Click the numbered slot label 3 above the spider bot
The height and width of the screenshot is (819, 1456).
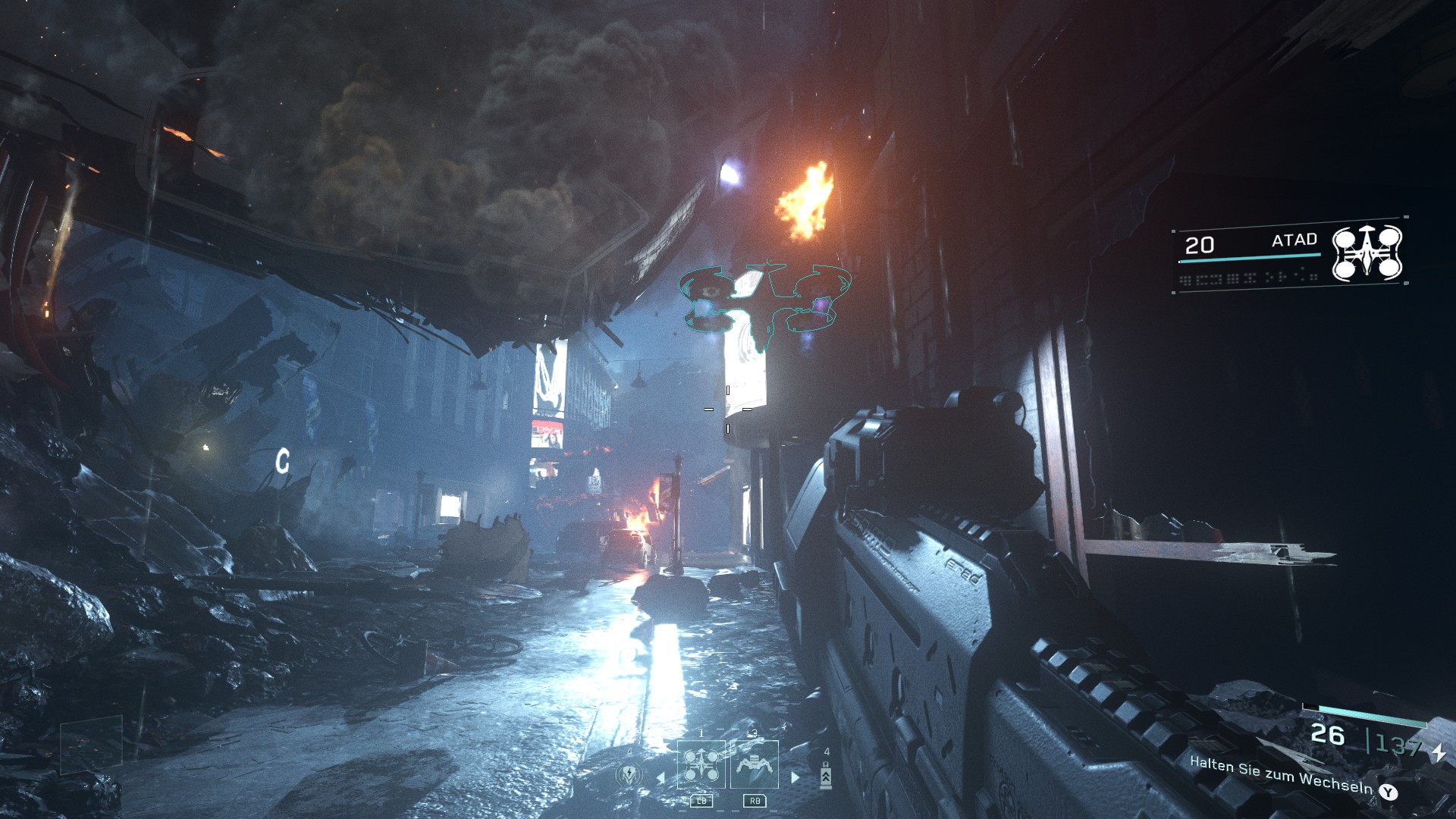click(x=755, y=733)
